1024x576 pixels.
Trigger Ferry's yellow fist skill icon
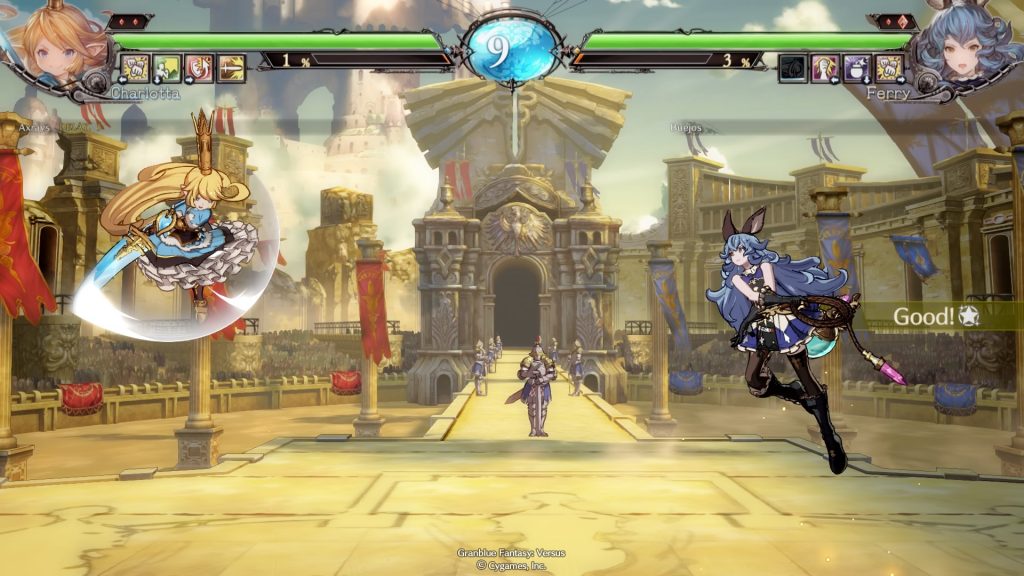tap(890, 68)
